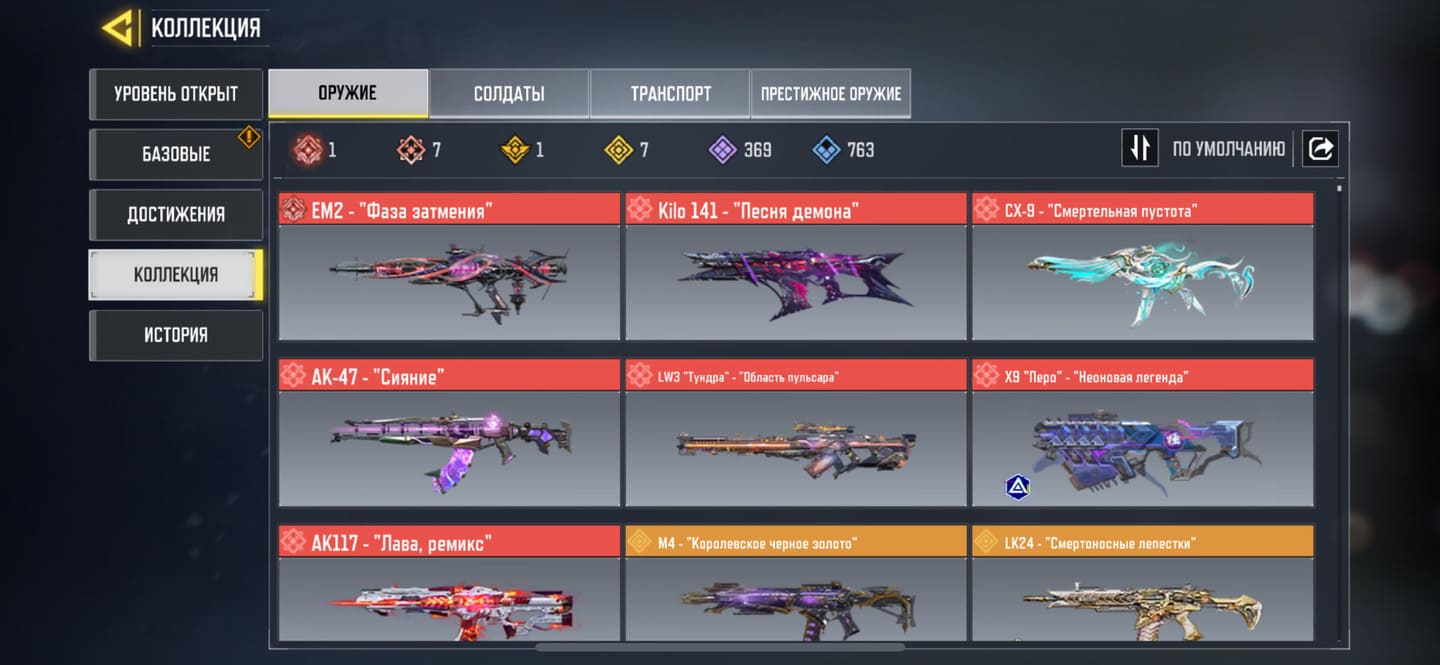The width and height of the screenshot is (1440, 665).
Task: Open the ПРЕСТИЖНОЕ ОРУЖИЕ tab
Action: tap(830, 94)
